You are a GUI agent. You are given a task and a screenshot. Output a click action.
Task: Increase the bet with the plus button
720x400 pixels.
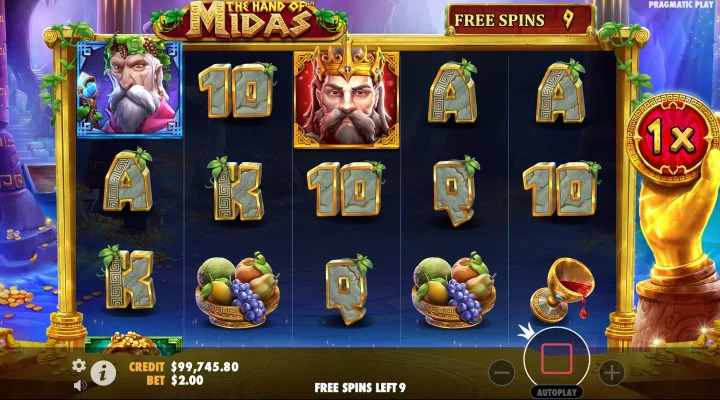pyautogui.click(x=611, y=373)
